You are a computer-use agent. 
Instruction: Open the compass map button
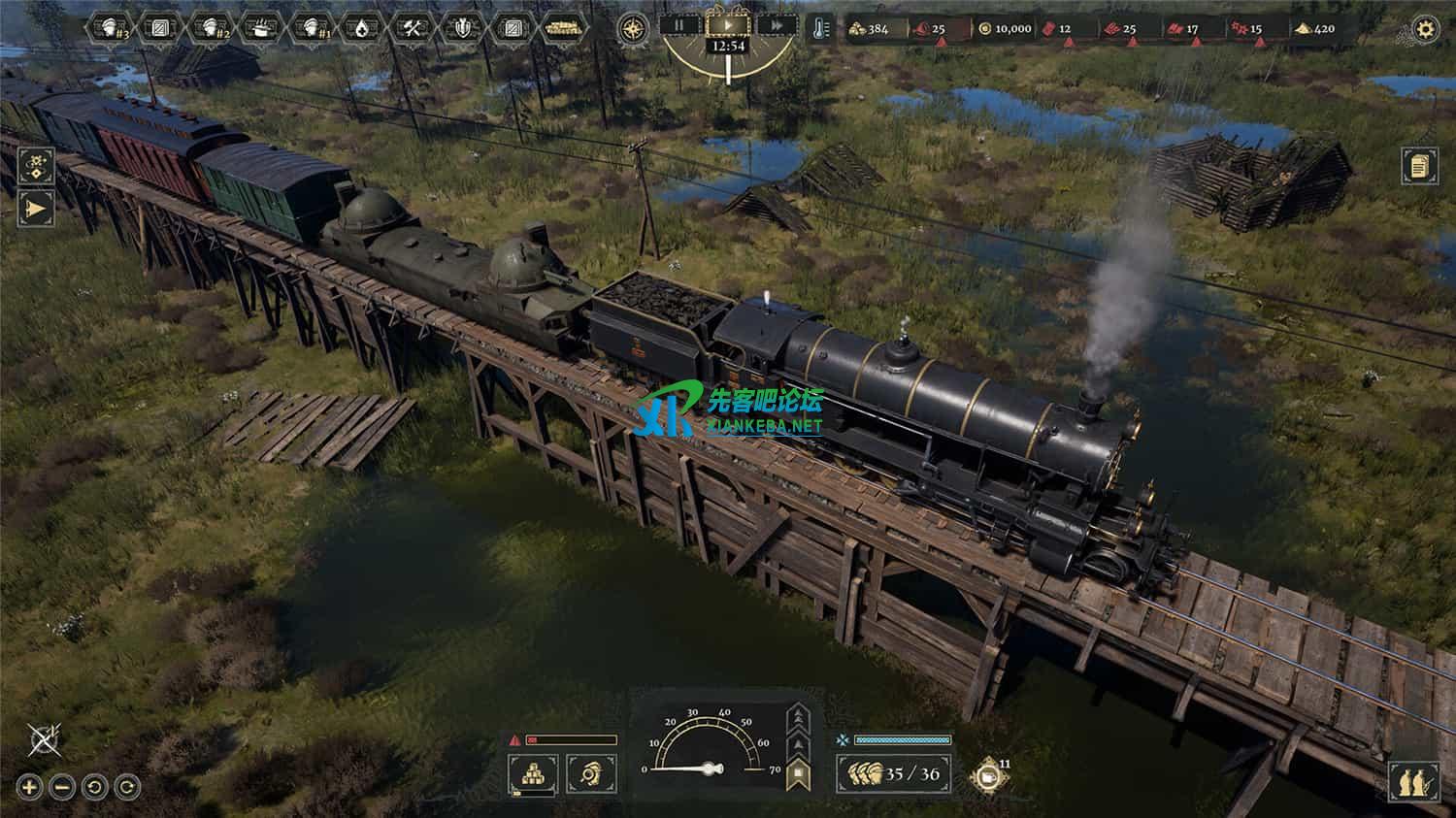[x=634, y=28]
